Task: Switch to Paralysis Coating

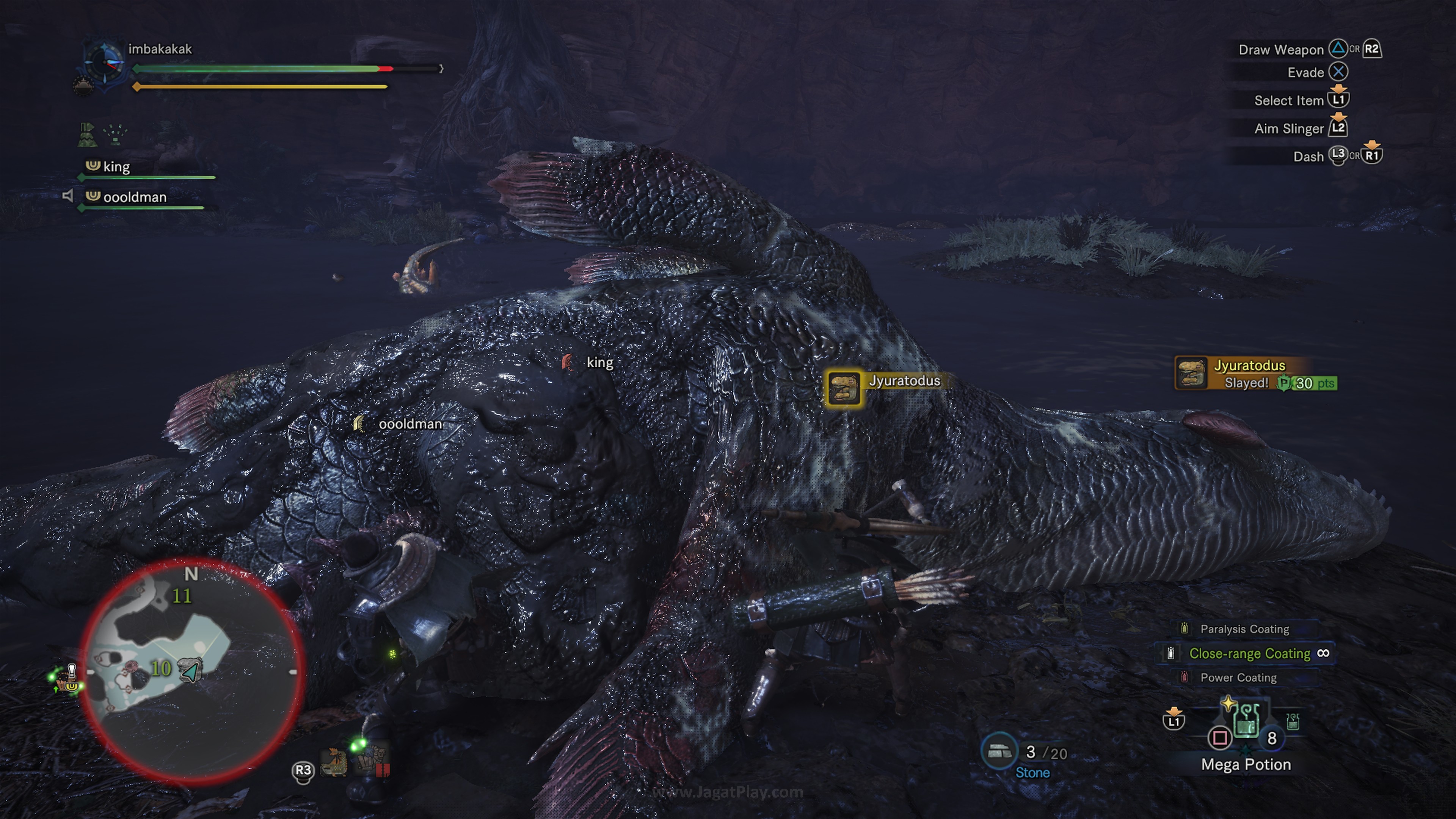Action: click(1244, 629)
